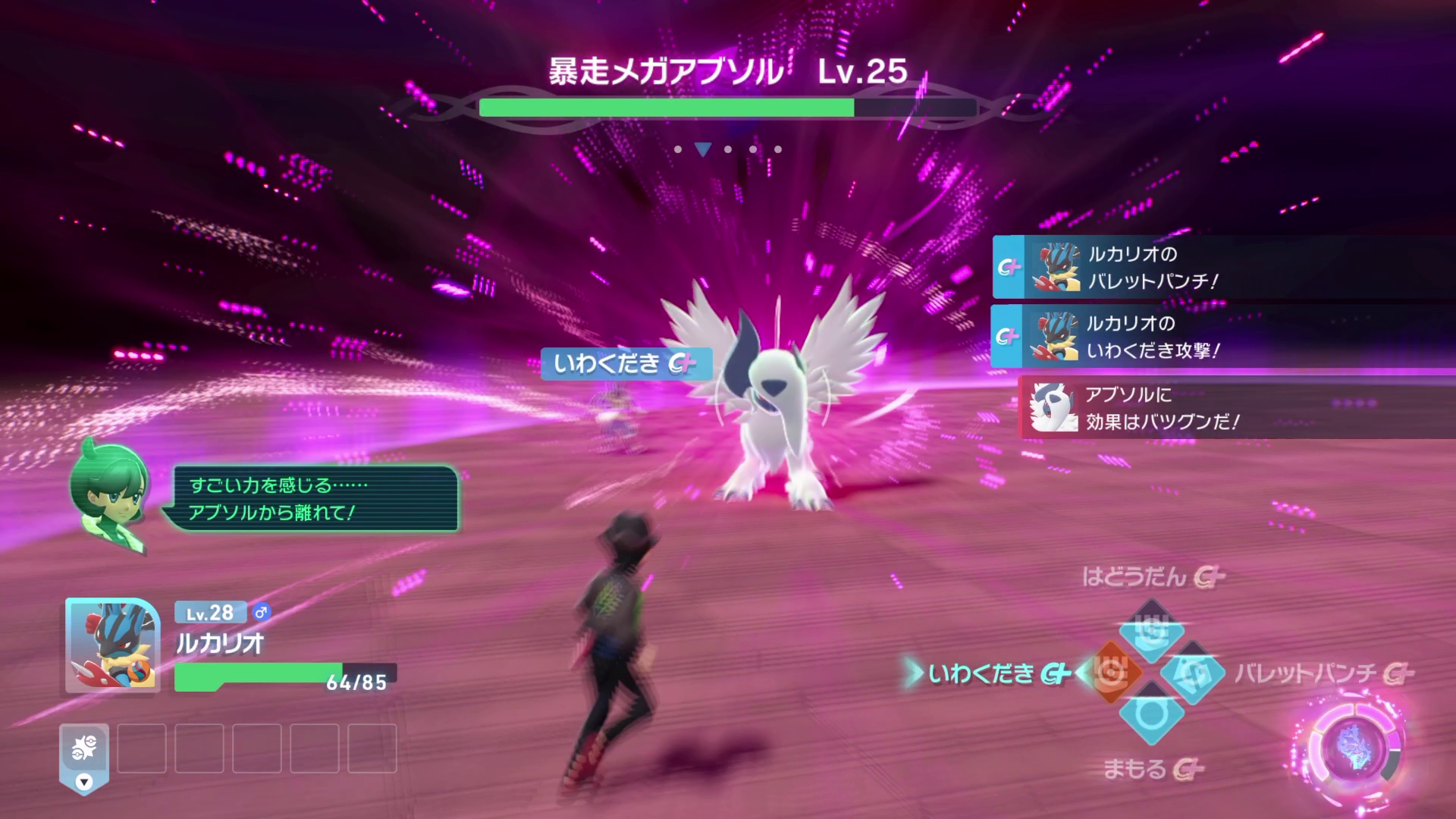Activate the バレットパンチ move diamond

[x=1193, y=673]
